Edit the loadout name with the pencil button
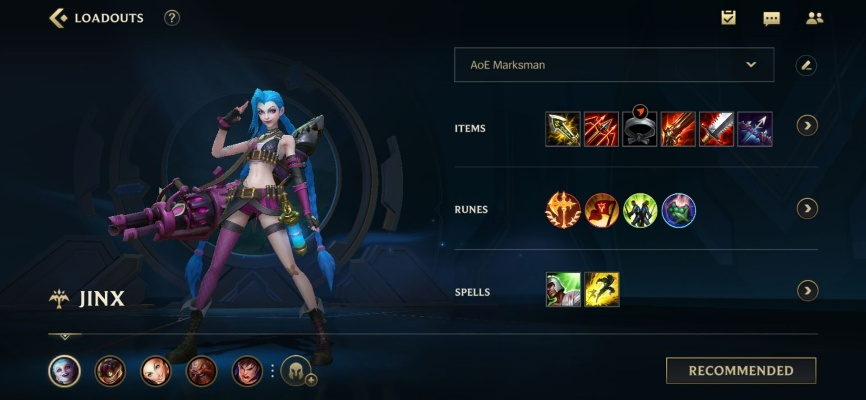Screen dimensions: 866x400 806,65
